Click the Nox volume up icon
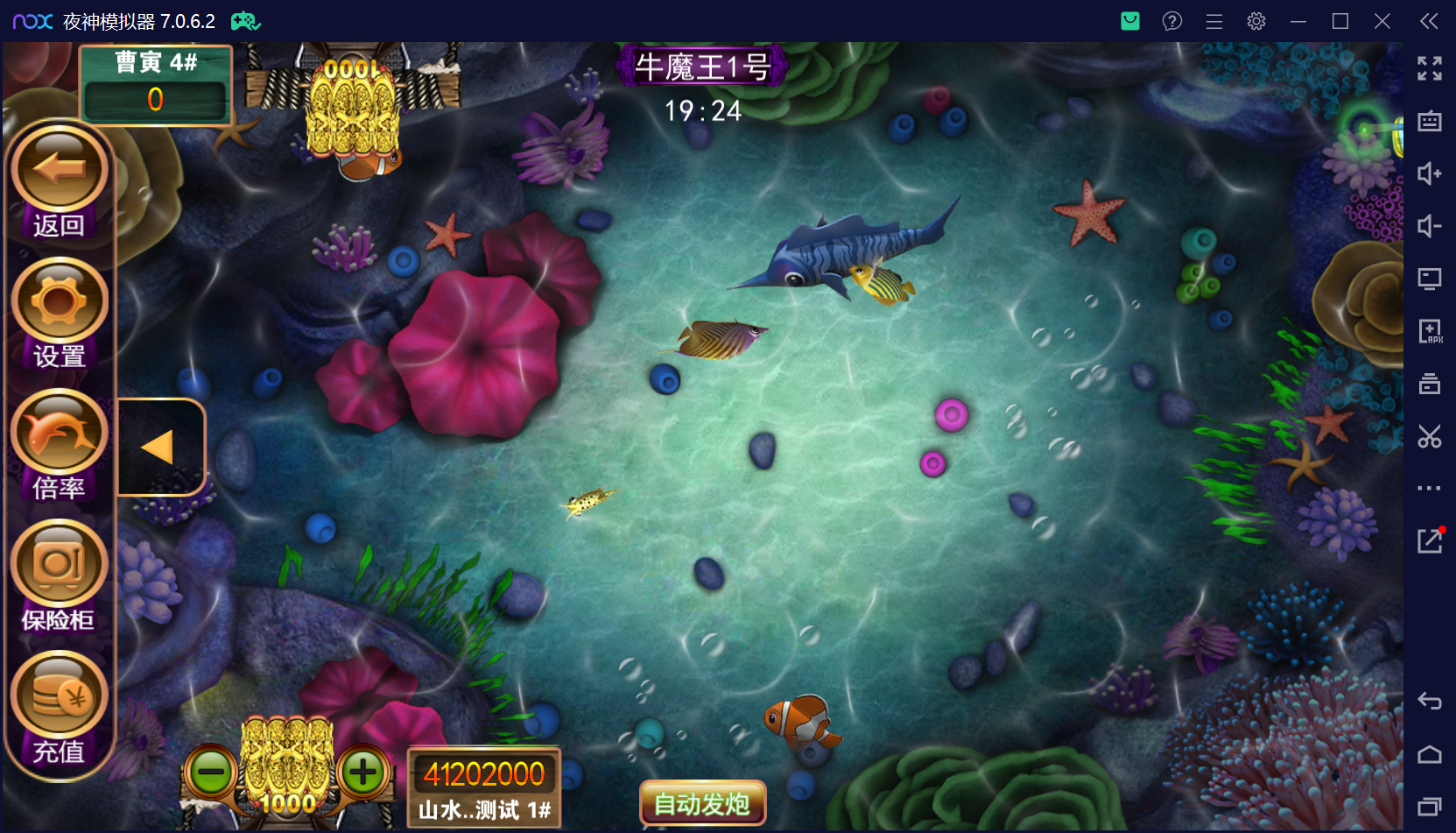 pos(1430,174)
